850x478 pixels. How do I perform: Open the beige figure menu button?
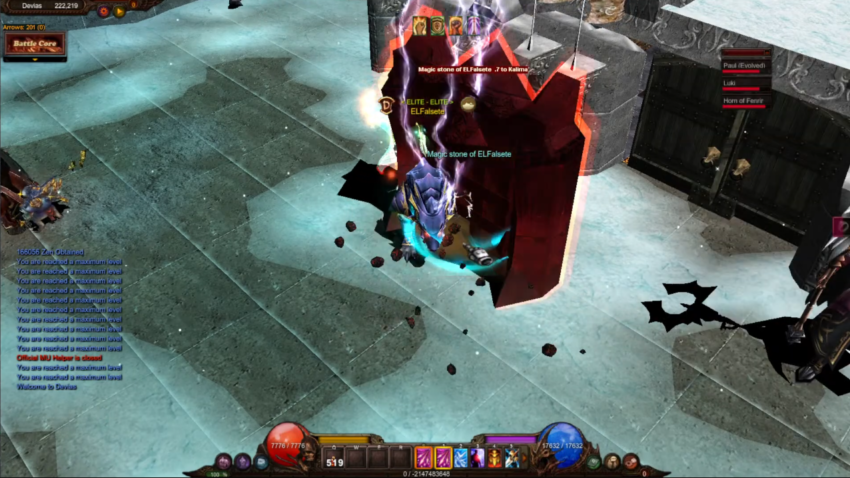613,462
